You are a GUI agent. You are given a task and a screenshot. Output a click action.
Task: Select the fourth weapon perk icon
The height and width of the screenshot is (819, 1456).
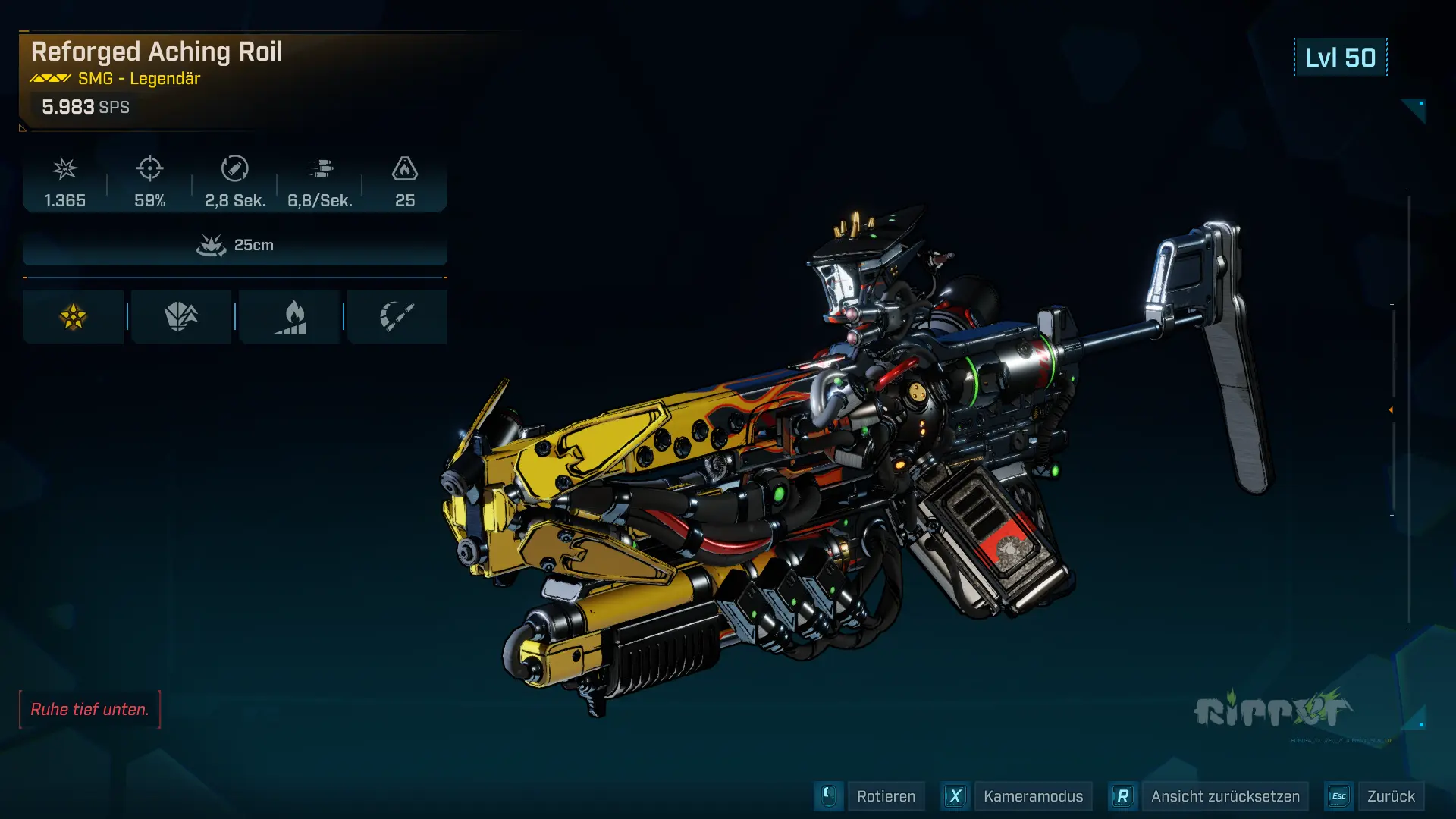pos(397,317)
